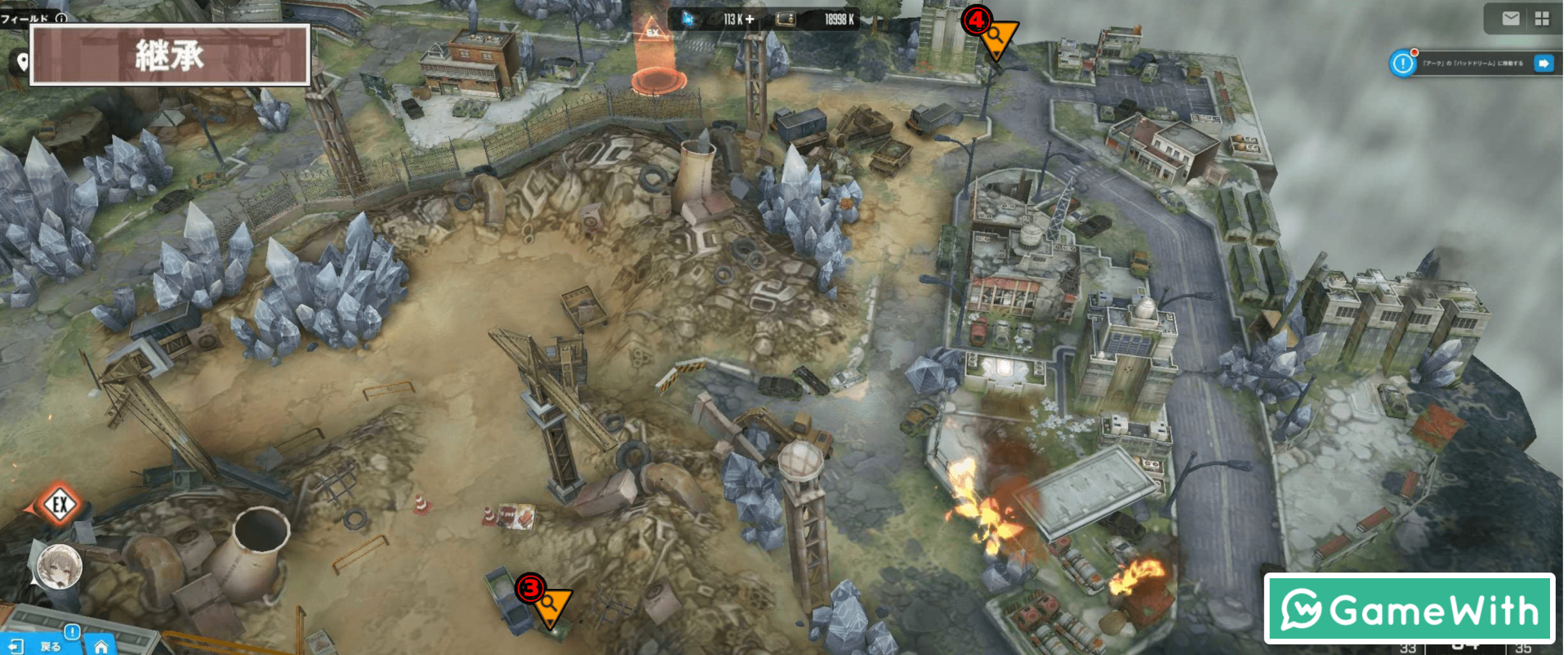The image size is (1568, 655).
Task: Select the location pin icon beside the banner
Action: [22, 62]
